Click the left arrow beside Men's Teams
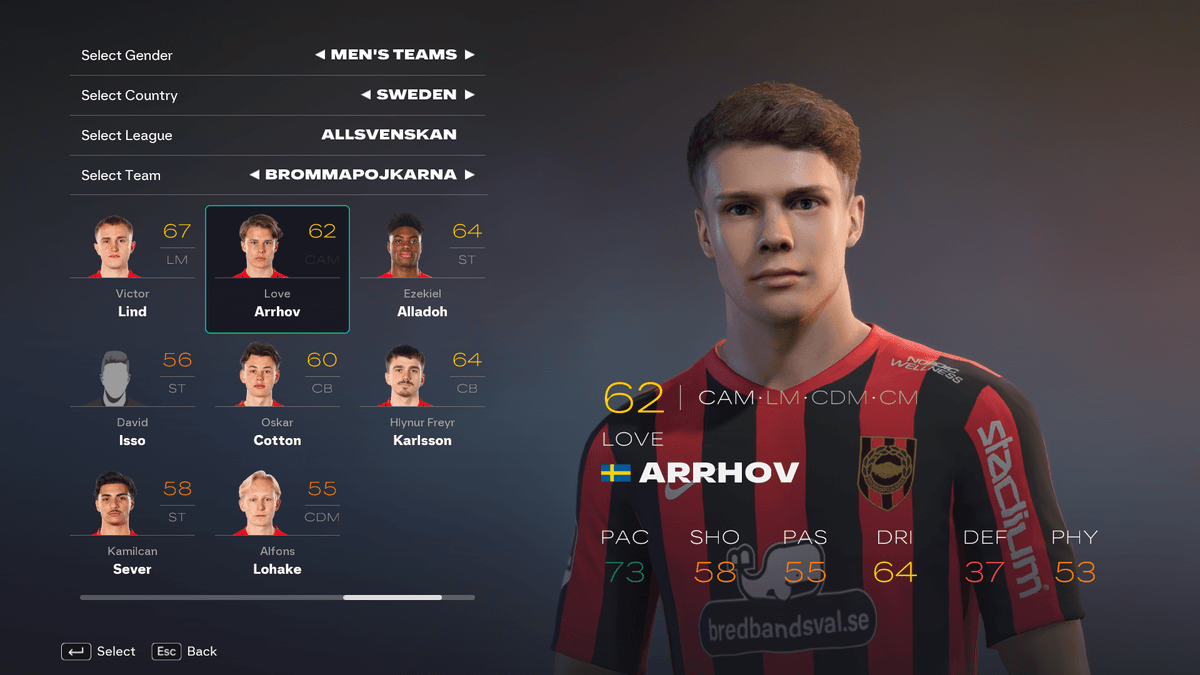 320,55
